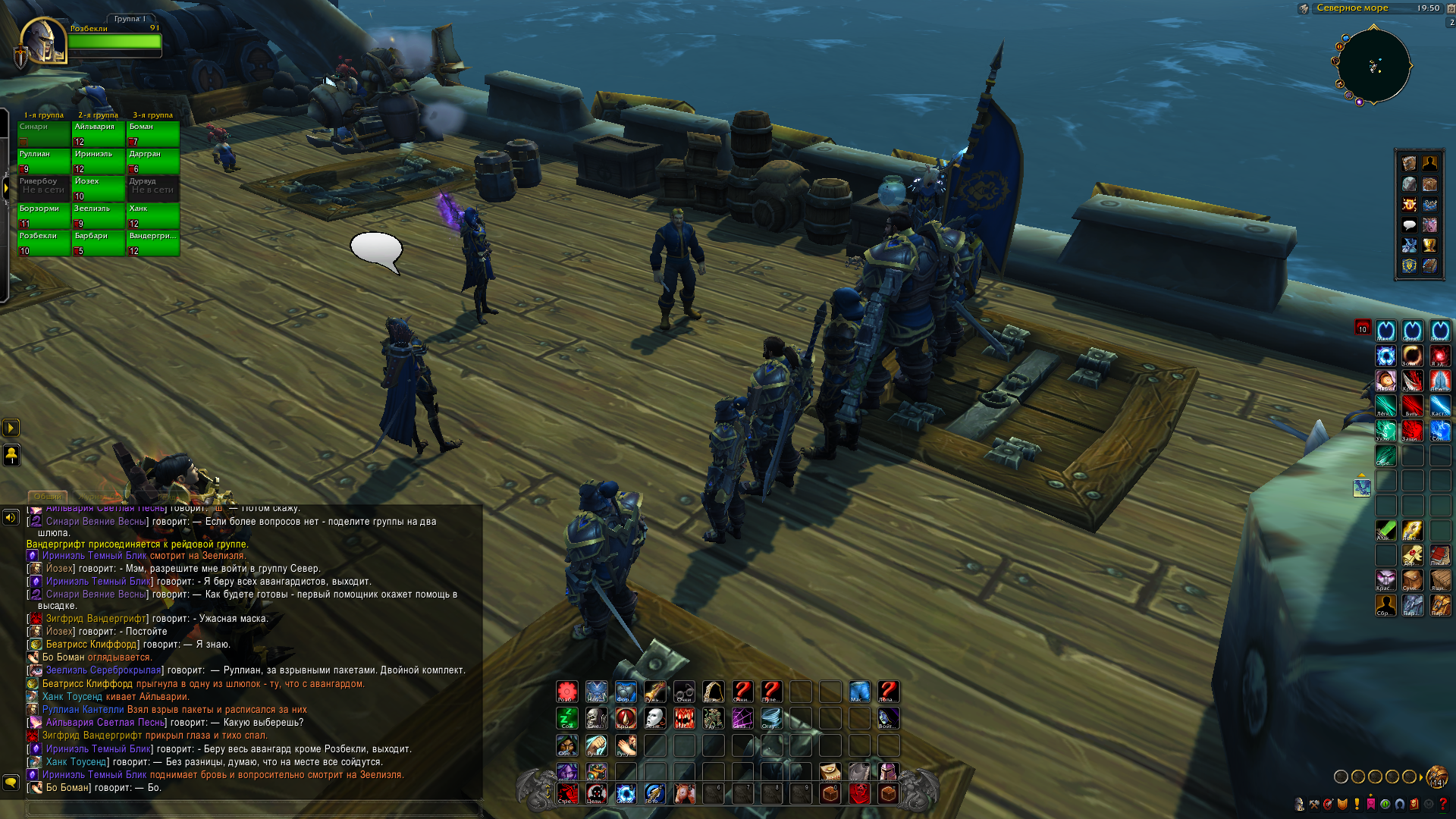Select raid member Иринизль in the raid frame
The width and height of the screenshot is (1456, 819).
click(x=98, y=161)
